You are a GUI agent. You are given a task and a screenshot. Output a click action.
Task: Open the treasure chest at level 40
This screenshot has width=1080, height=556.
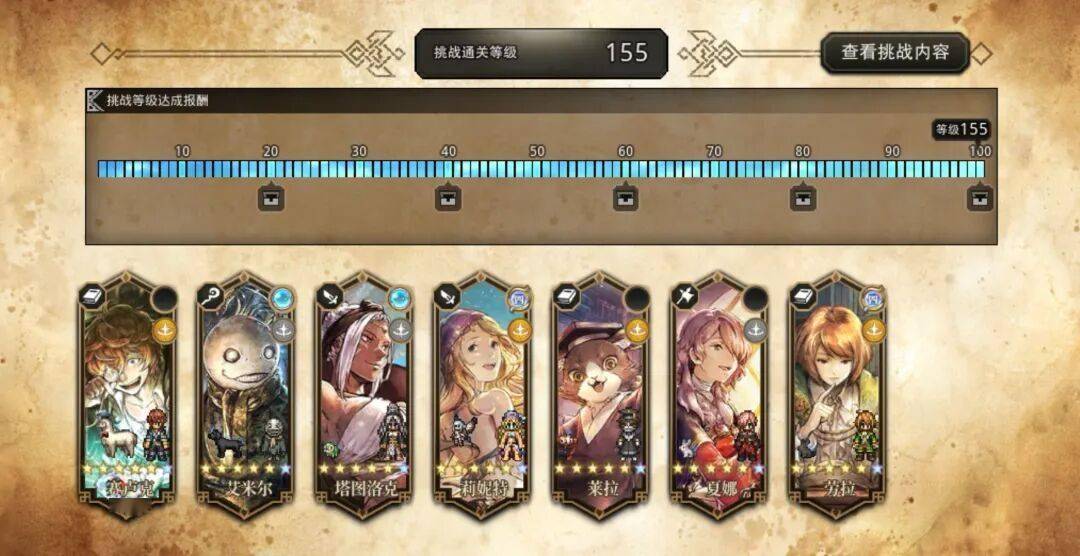tap(448, 198)
